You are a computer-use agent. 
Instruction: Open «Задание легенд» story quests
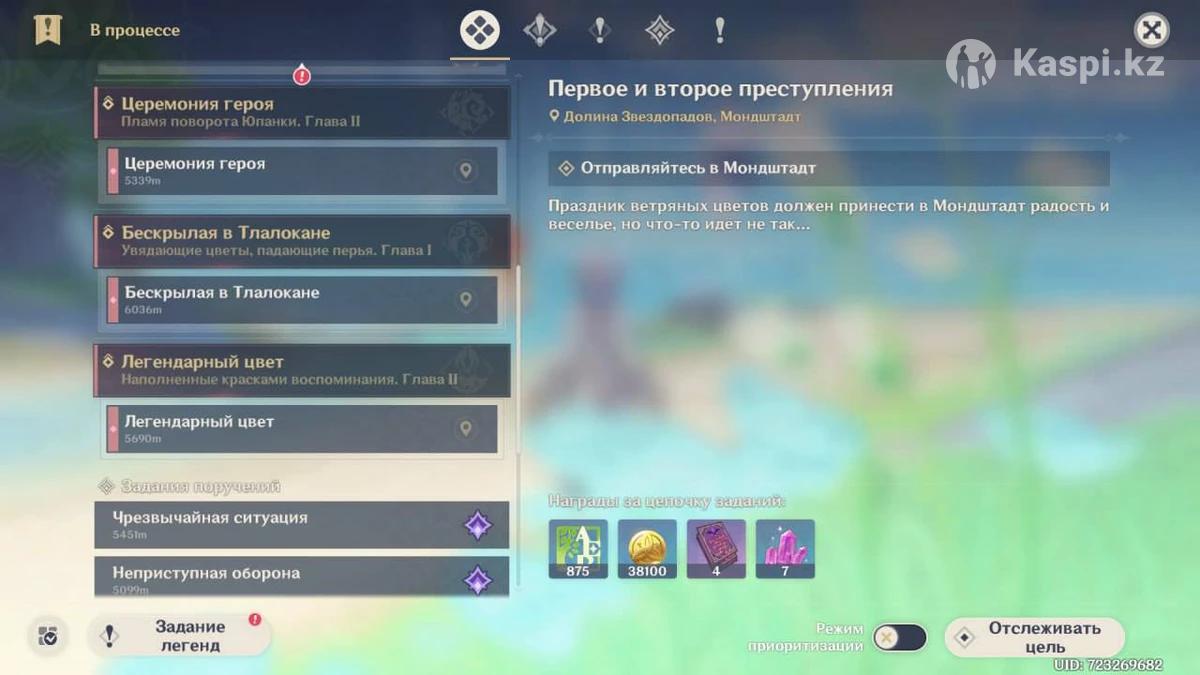click(180, 636)
